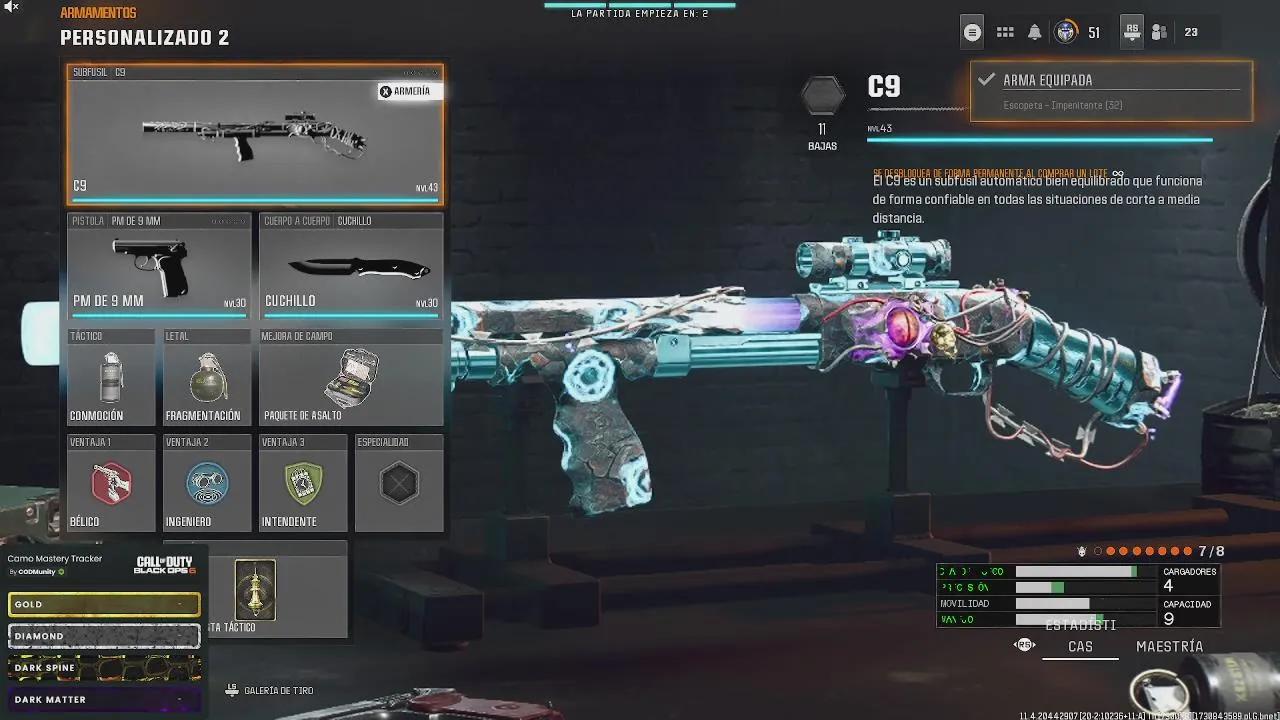Open the grid icon menu
This screenshot has width=1280, height=720.
click(1005, 32)
